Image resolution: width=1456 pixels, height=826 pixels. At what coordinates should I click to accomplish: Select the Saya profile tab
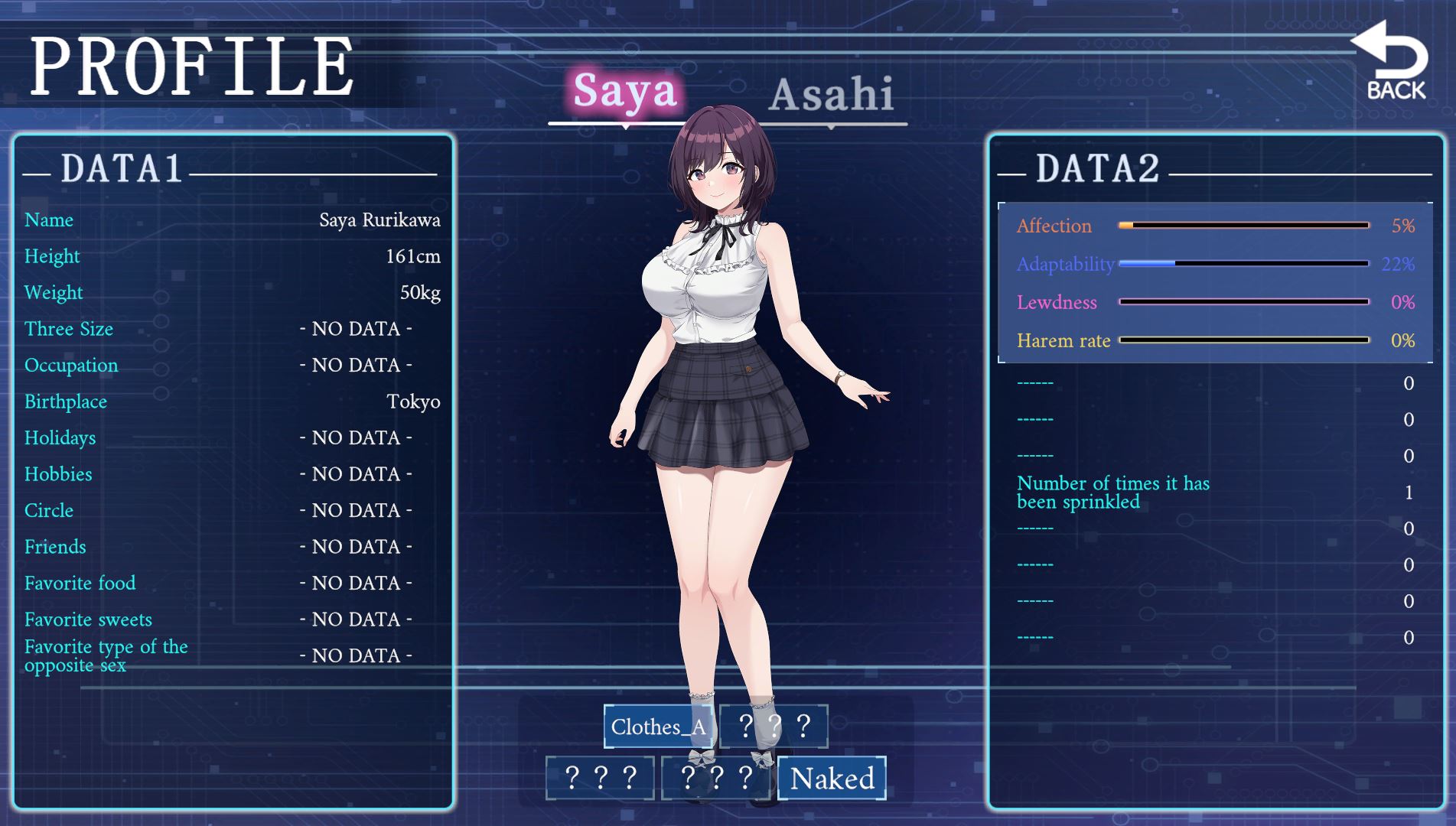pos(624,92)
